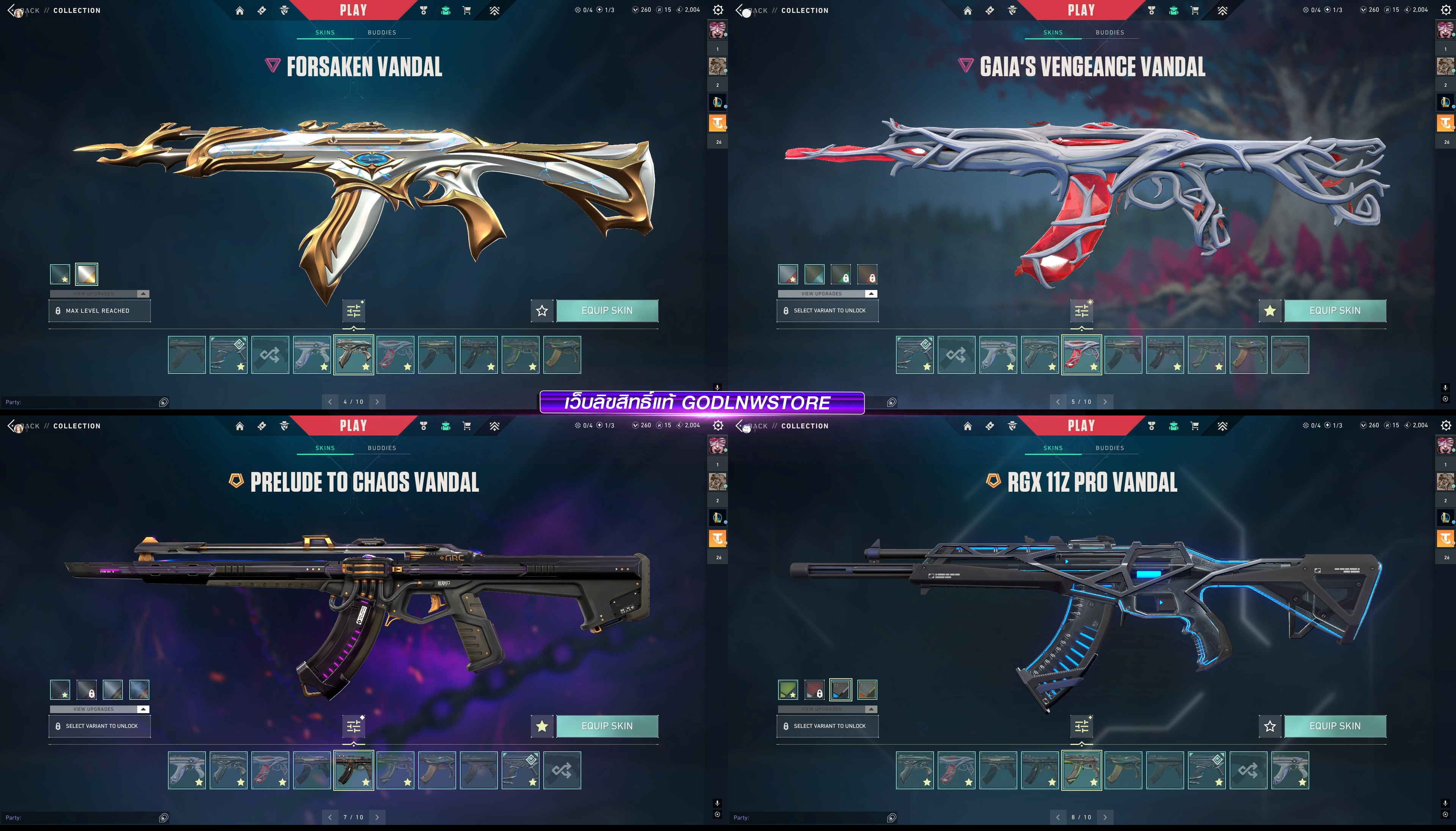Select the highlighted blue RGX 11Z Pro variant
Viewport: 1456px width, 831px height.
pyautogui.click(x=841, y=690)
